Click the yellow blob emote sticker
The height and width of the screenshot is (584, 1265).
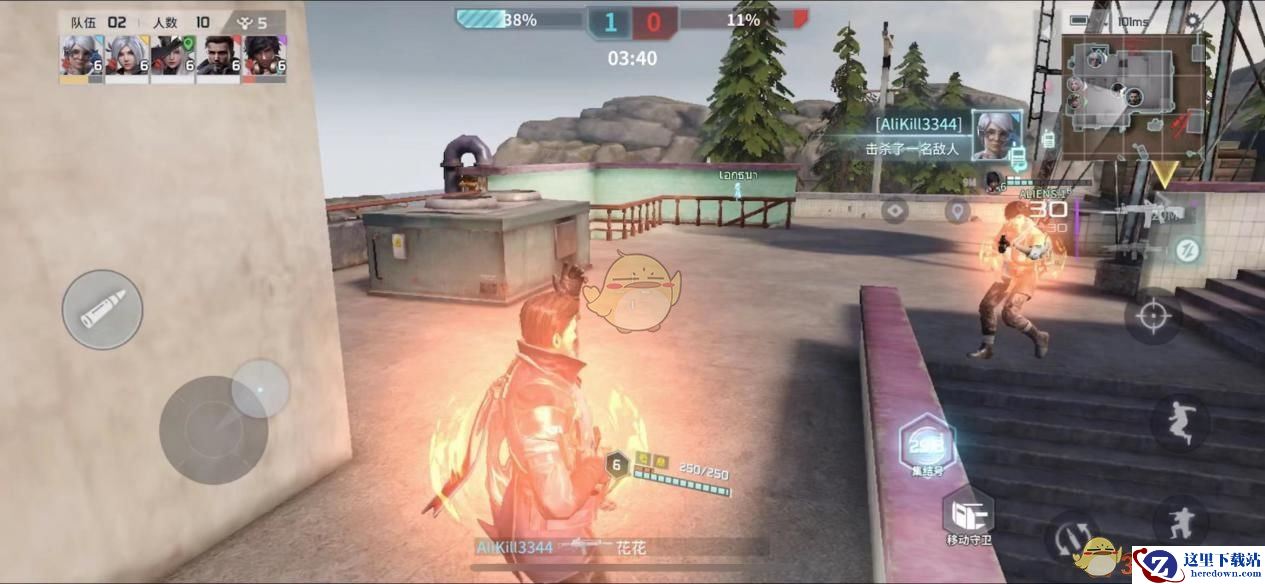click(x=634, y=290)
